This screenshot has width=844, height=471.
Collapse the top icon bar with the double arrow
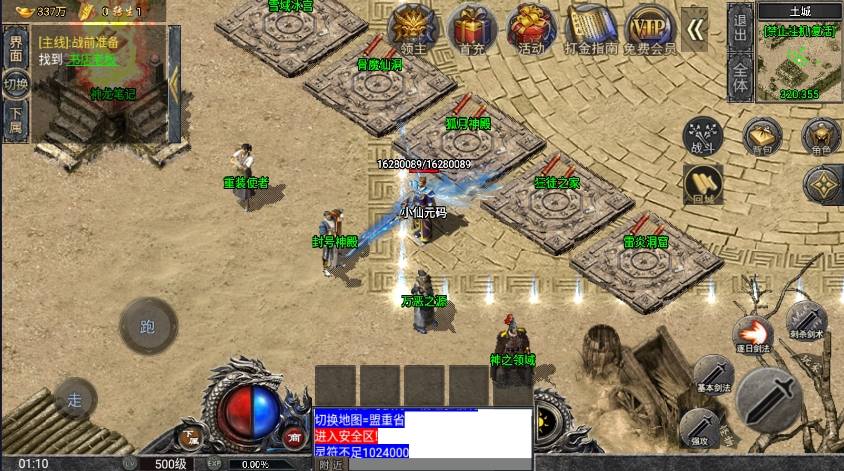click(x=696, y=30)
